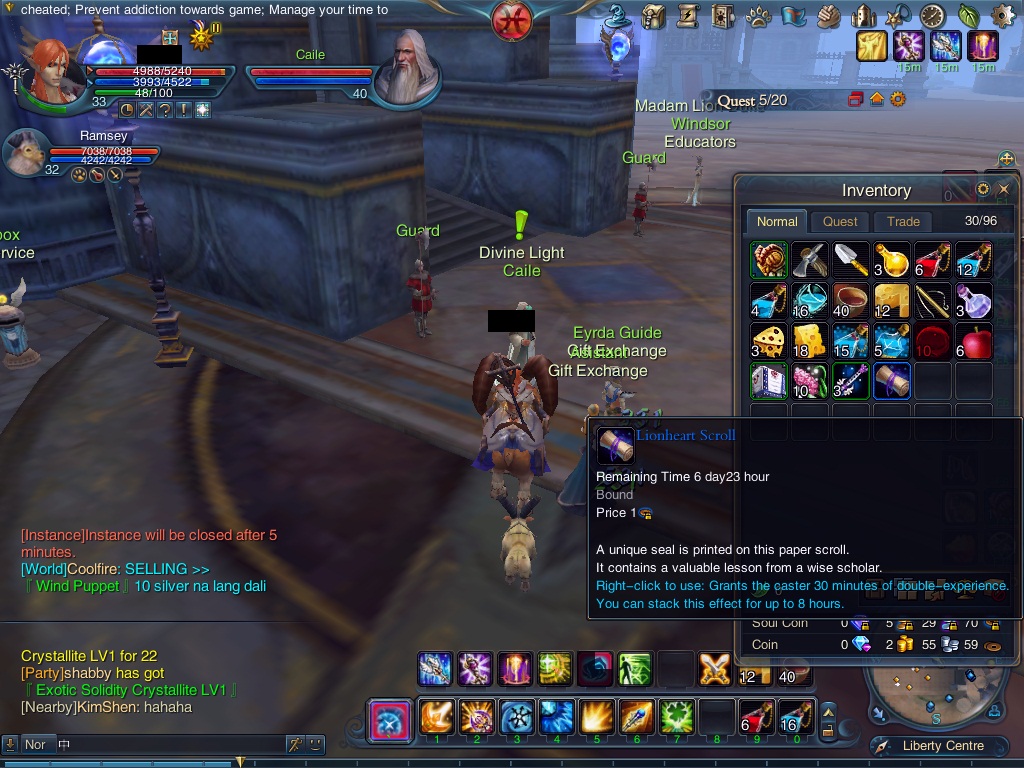Open the backpack icon in top menu
The height and width of the screenshot is (768, 1024).
click(654, 16)
